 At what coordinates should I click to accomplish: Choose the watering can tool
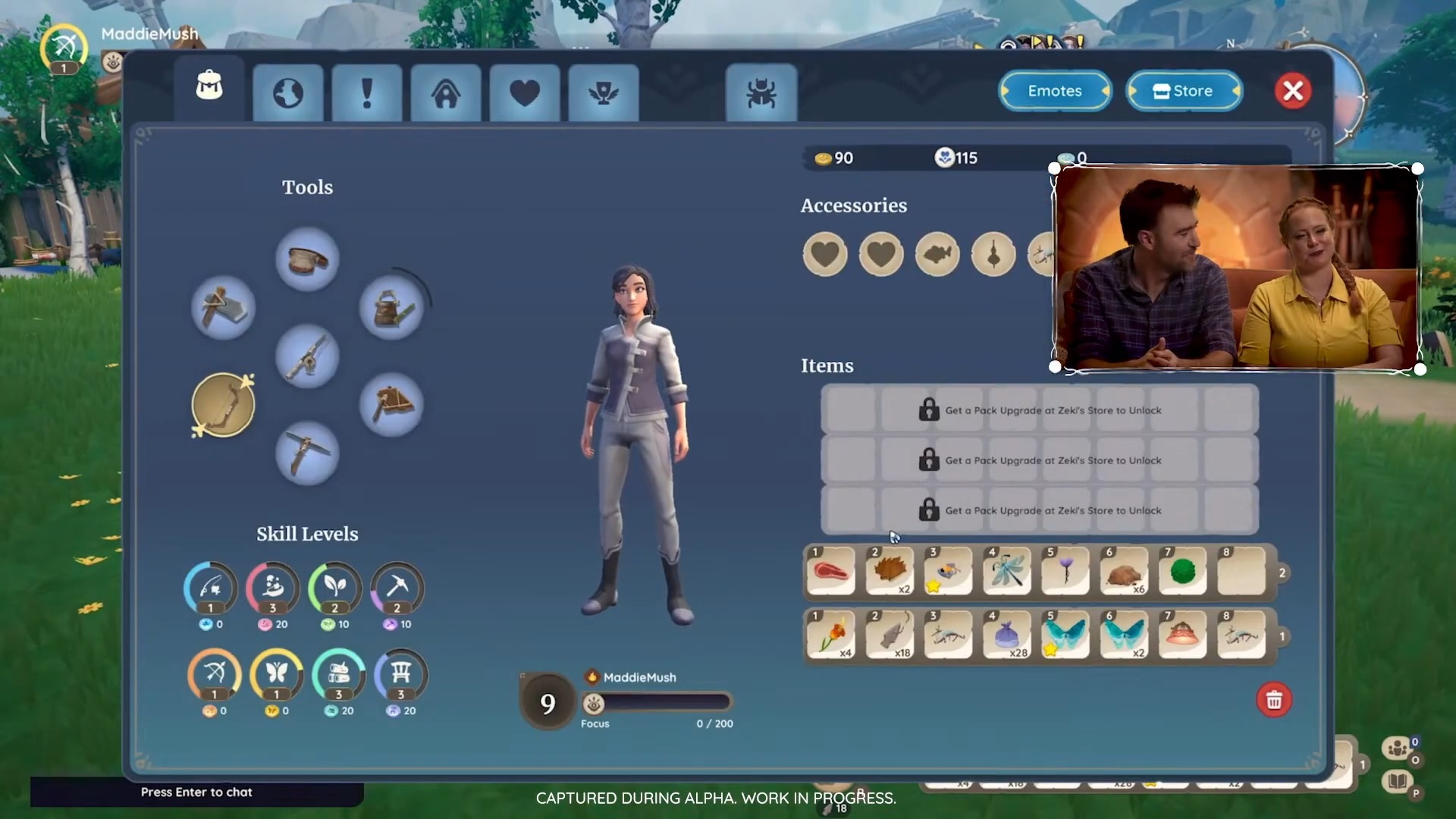391,308
